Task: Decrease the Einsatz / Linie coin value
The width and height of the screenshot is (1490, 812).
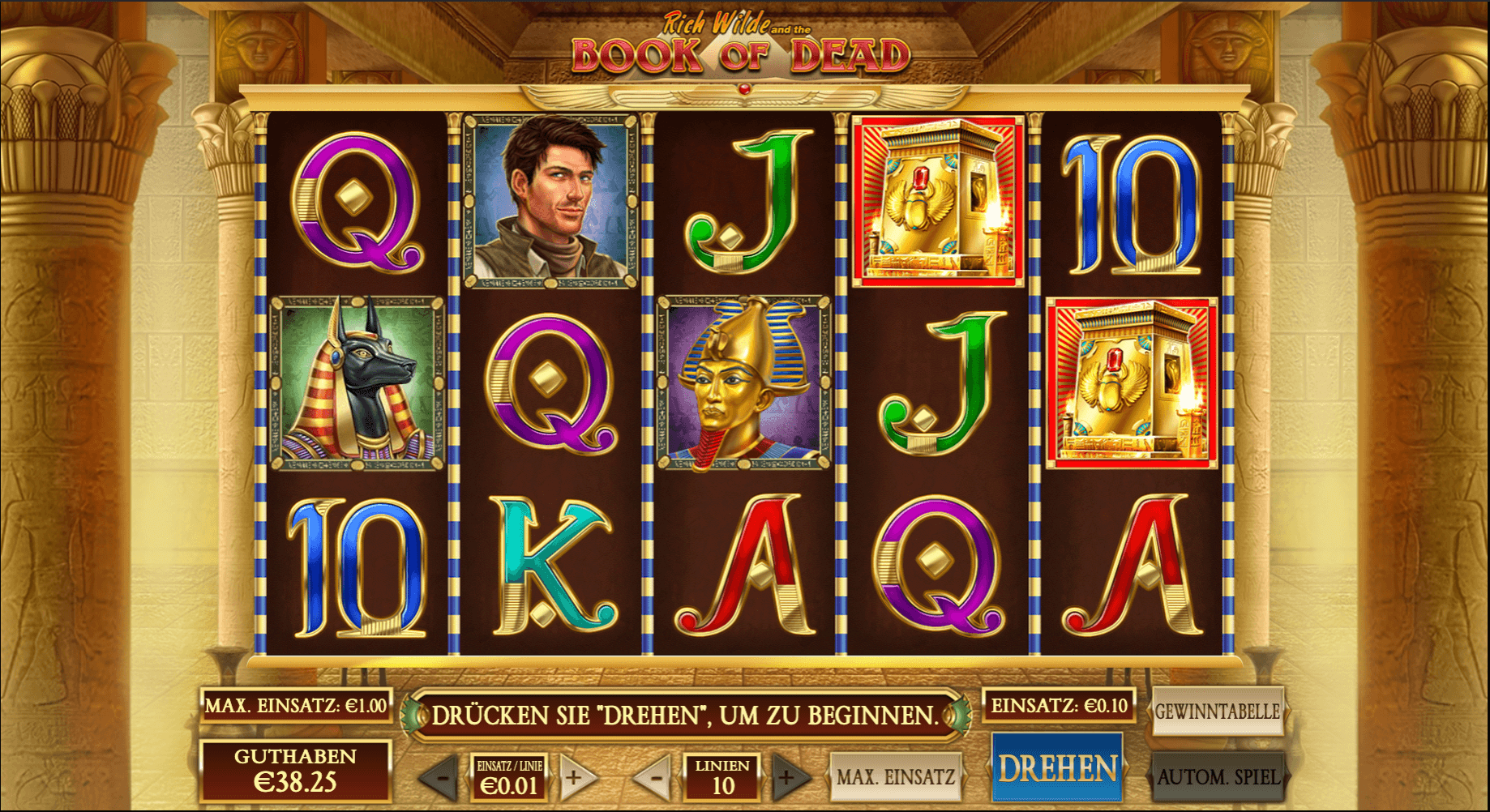Action: point(441,779)
